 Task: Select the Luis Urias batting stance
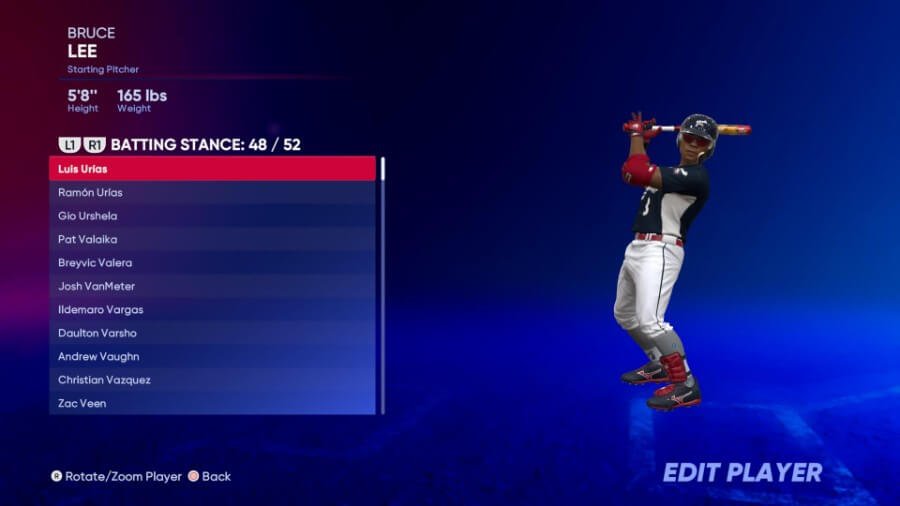212,169
